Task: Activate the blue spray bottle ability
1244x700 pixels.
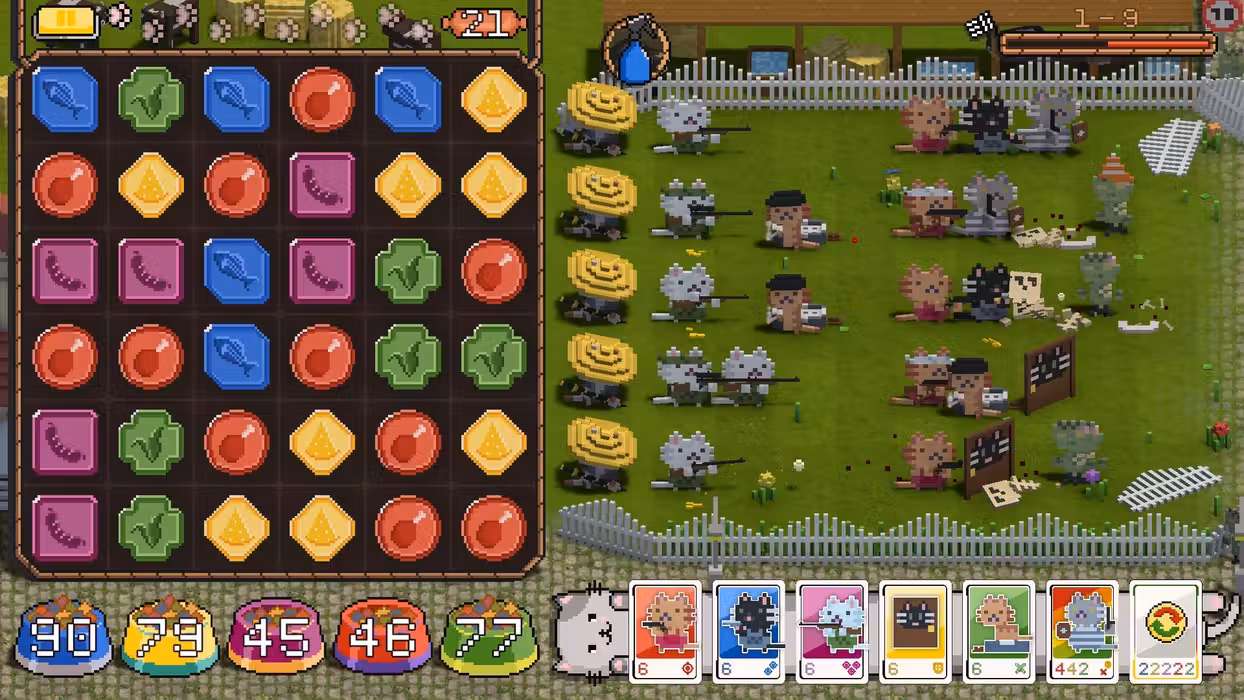Action: click(x=636, y=52)
